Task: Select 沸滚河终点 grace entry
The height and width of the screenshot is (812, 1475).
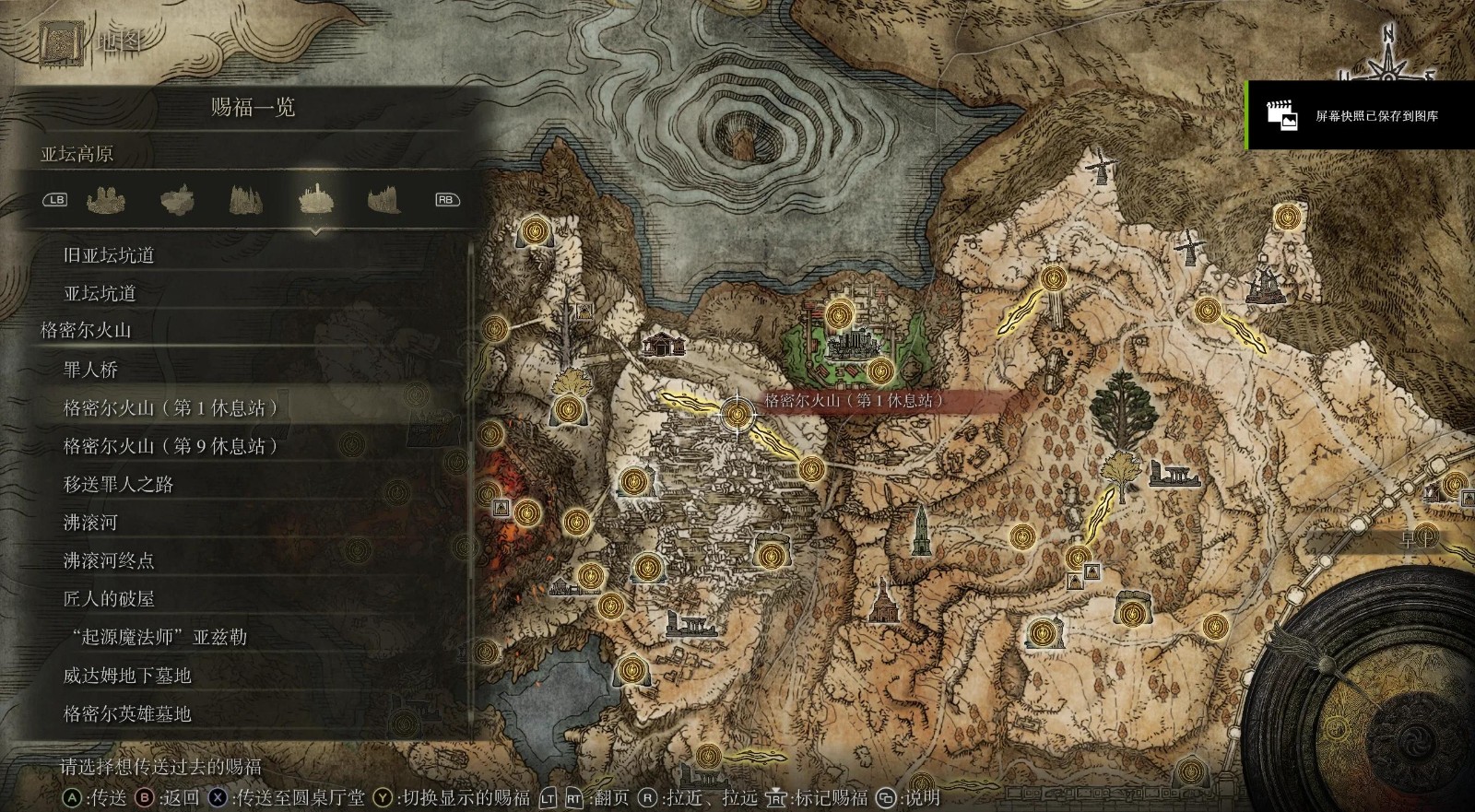Action: [x=109, y=560]
